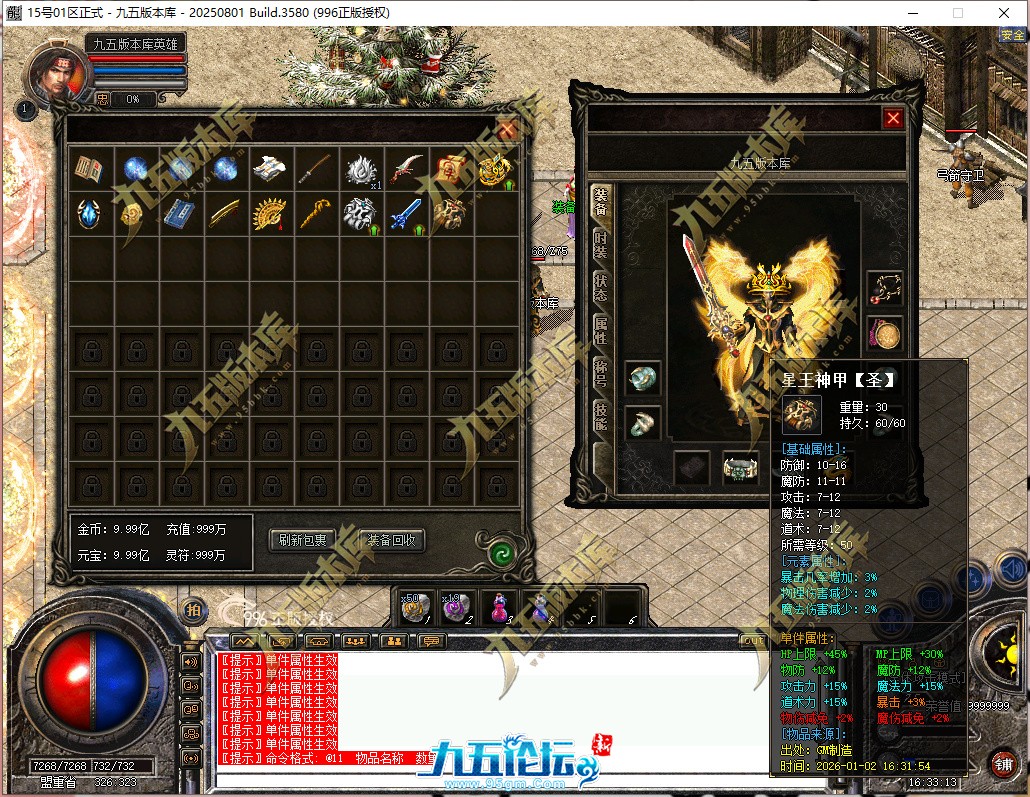Open the 技能 skills tab

[601, 414]
